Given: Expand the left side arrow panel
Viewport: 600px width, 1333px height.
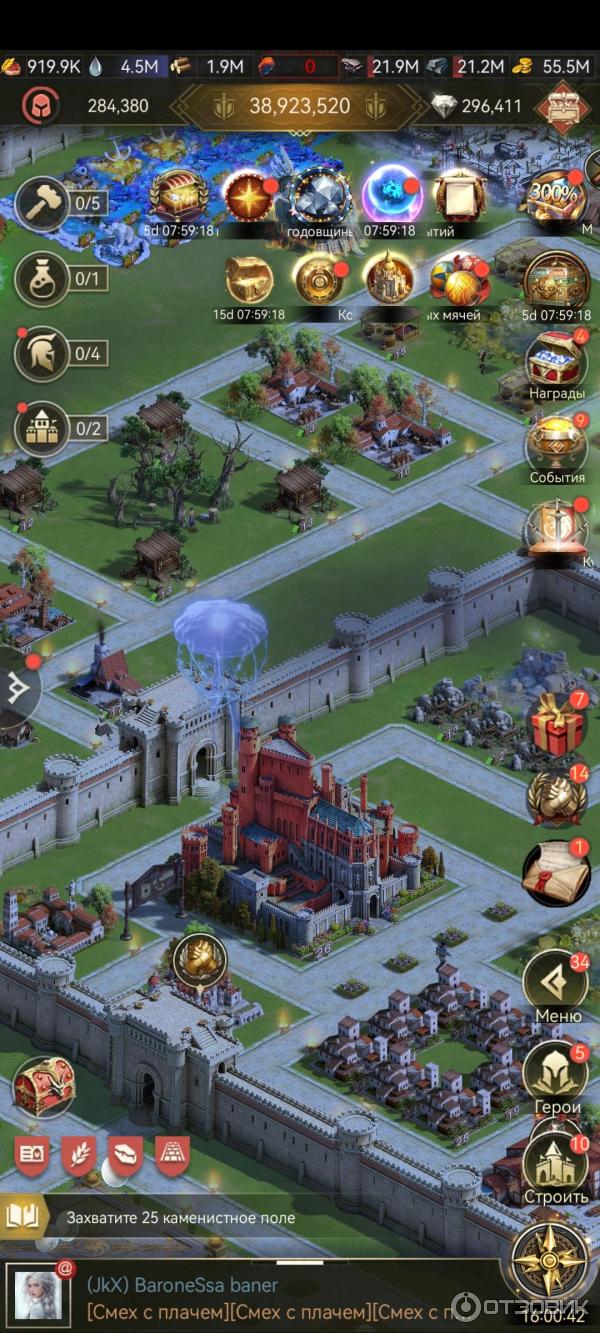Looking at the screenshot, I should (18, 687).
